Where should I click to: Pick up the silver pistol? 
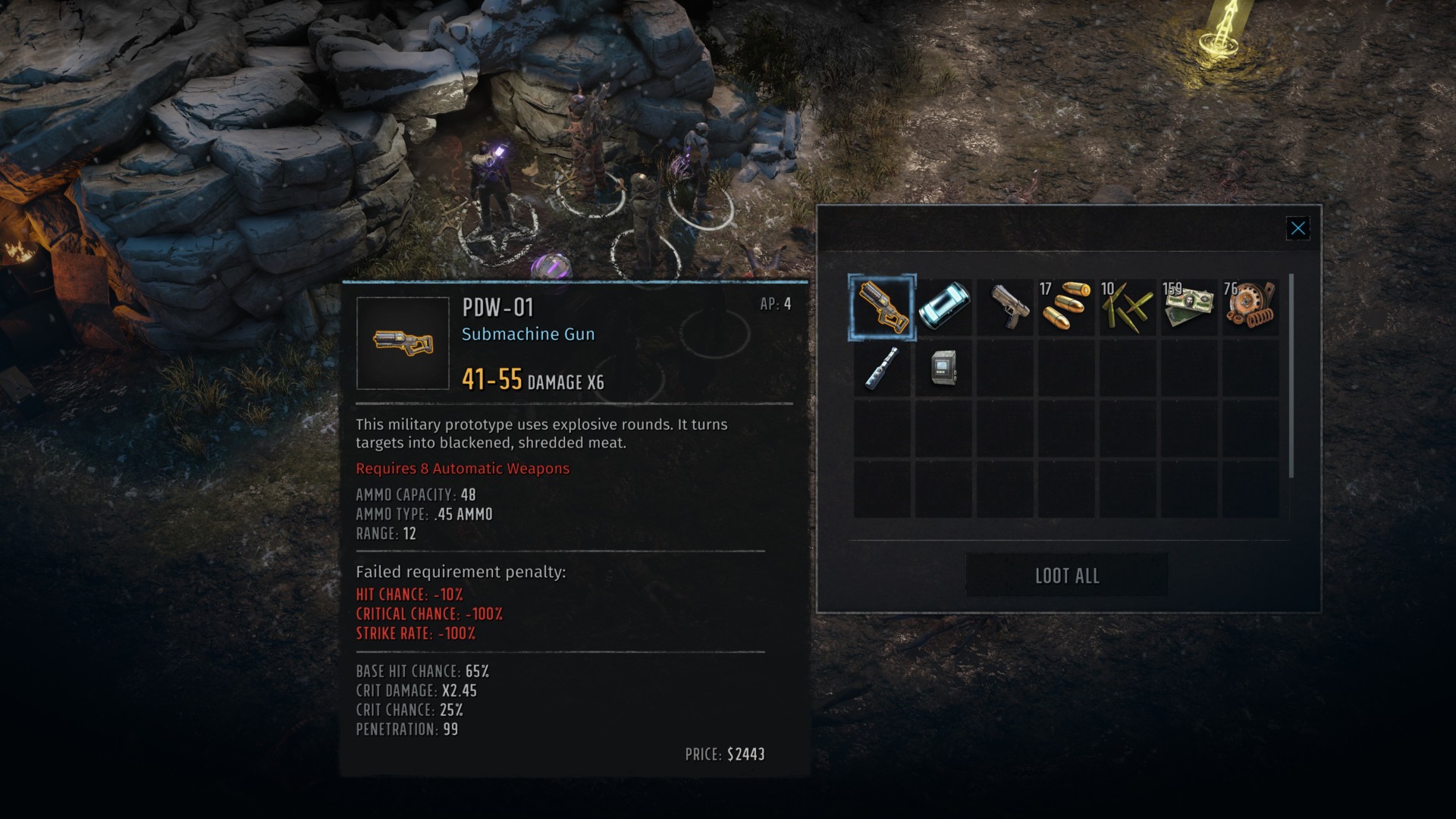tap(1006, 307)
